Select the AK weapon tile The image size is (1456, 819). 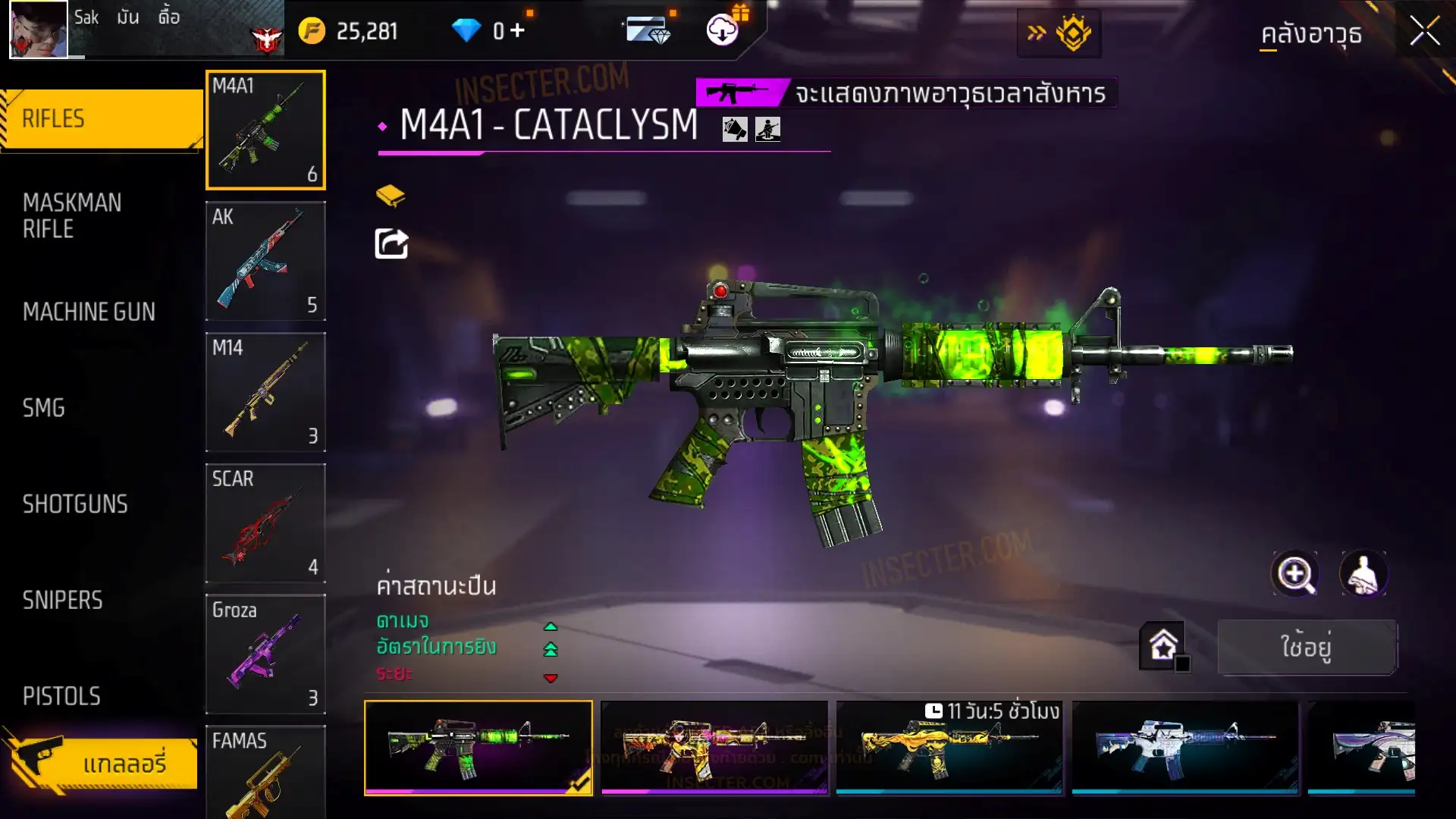(x=265, y=261)
